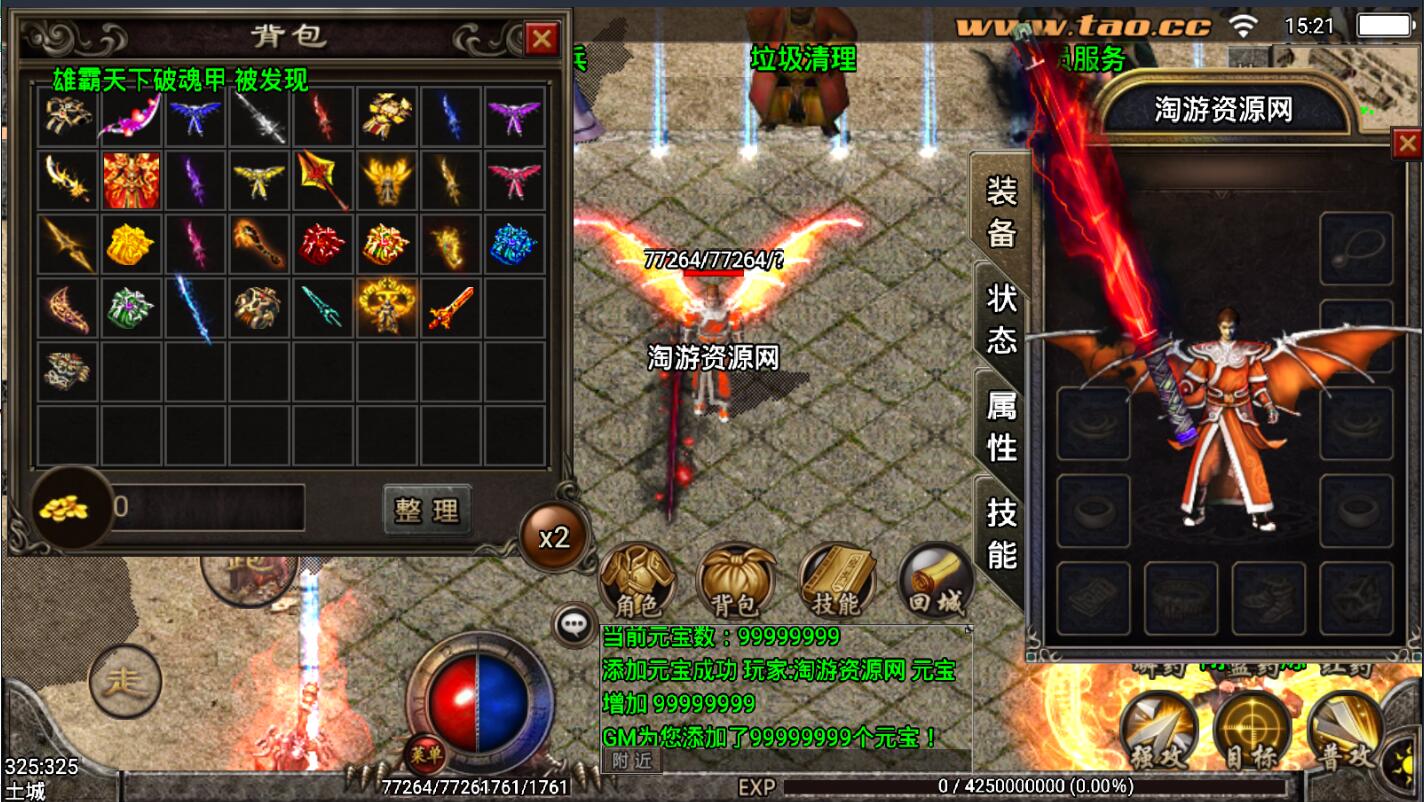Image resolution: width=1424 pixels, height=802 pixels.
Task: Open the 背包 bag icon
Action: (735, 582)
